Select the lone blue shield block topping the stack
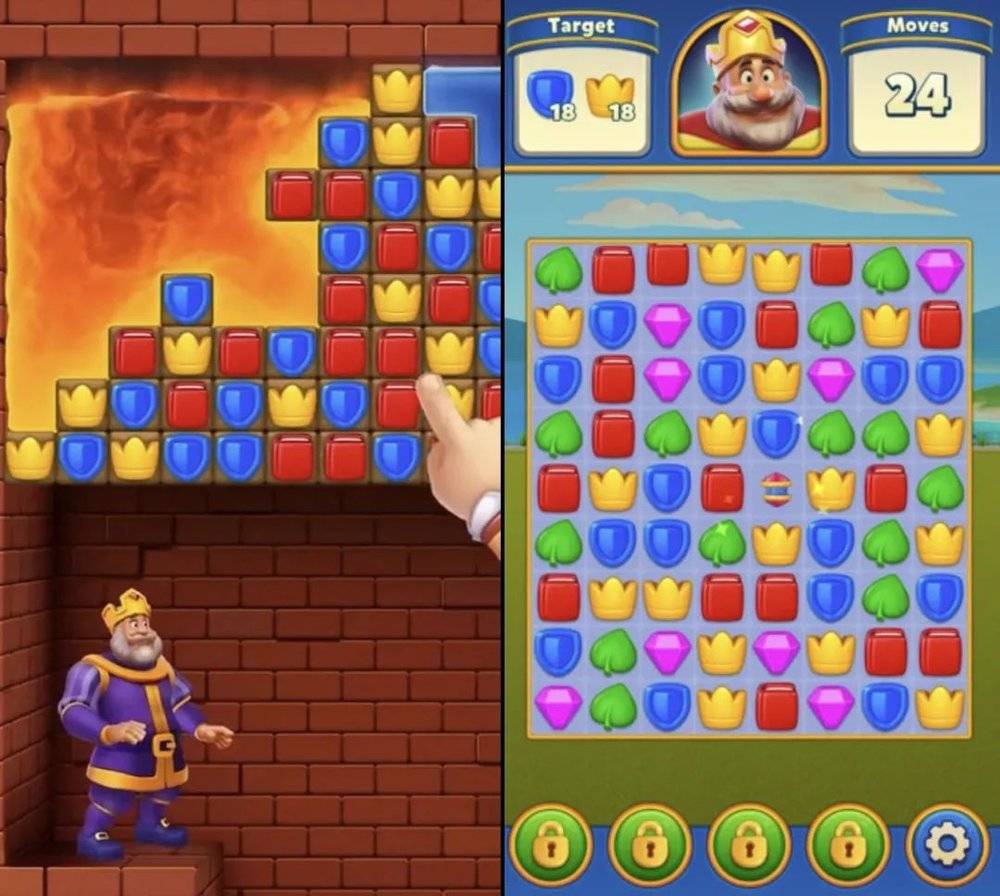 (187, 299)
